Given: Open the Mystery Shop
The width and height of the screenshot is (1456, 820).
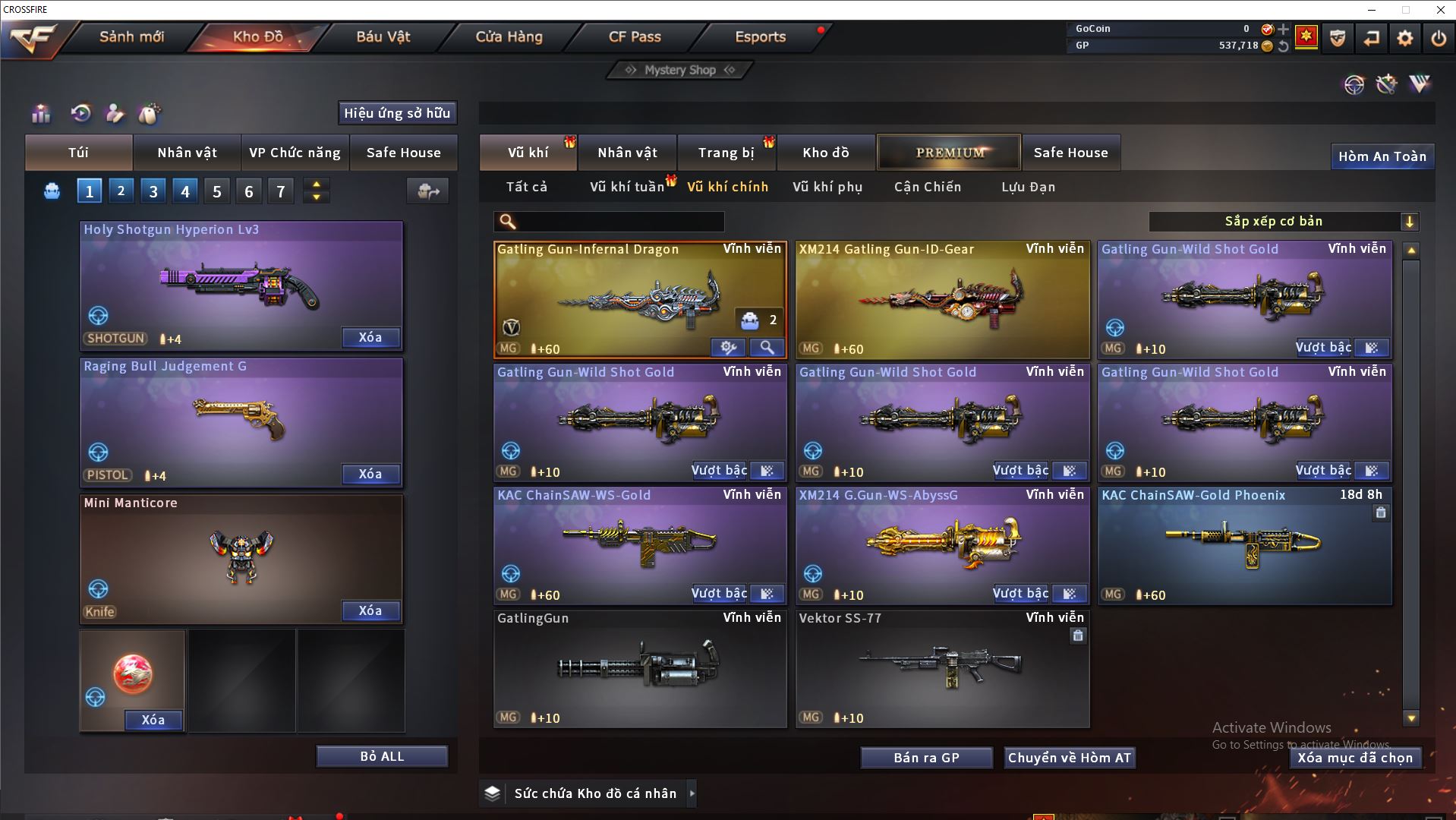Looking at the screenshot, I should point(679,70).
